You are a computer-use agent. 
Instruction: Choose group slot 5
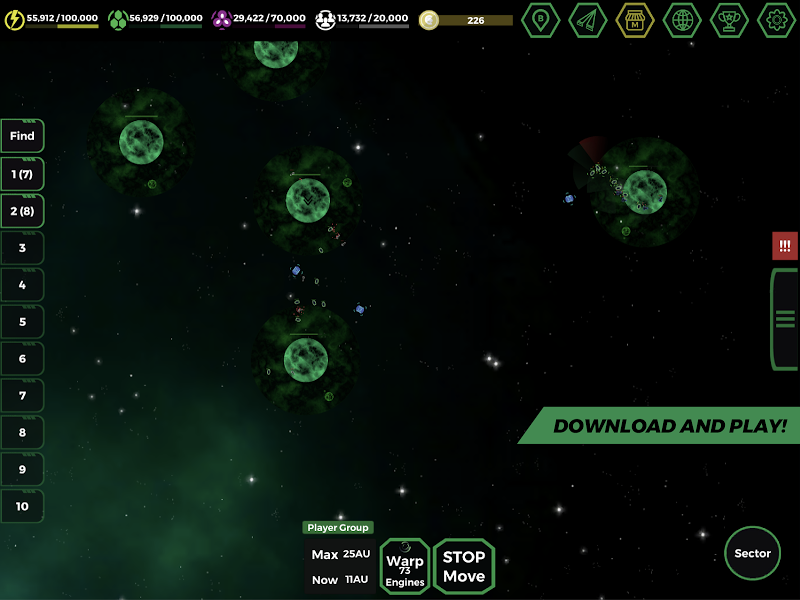coord(22,322)
